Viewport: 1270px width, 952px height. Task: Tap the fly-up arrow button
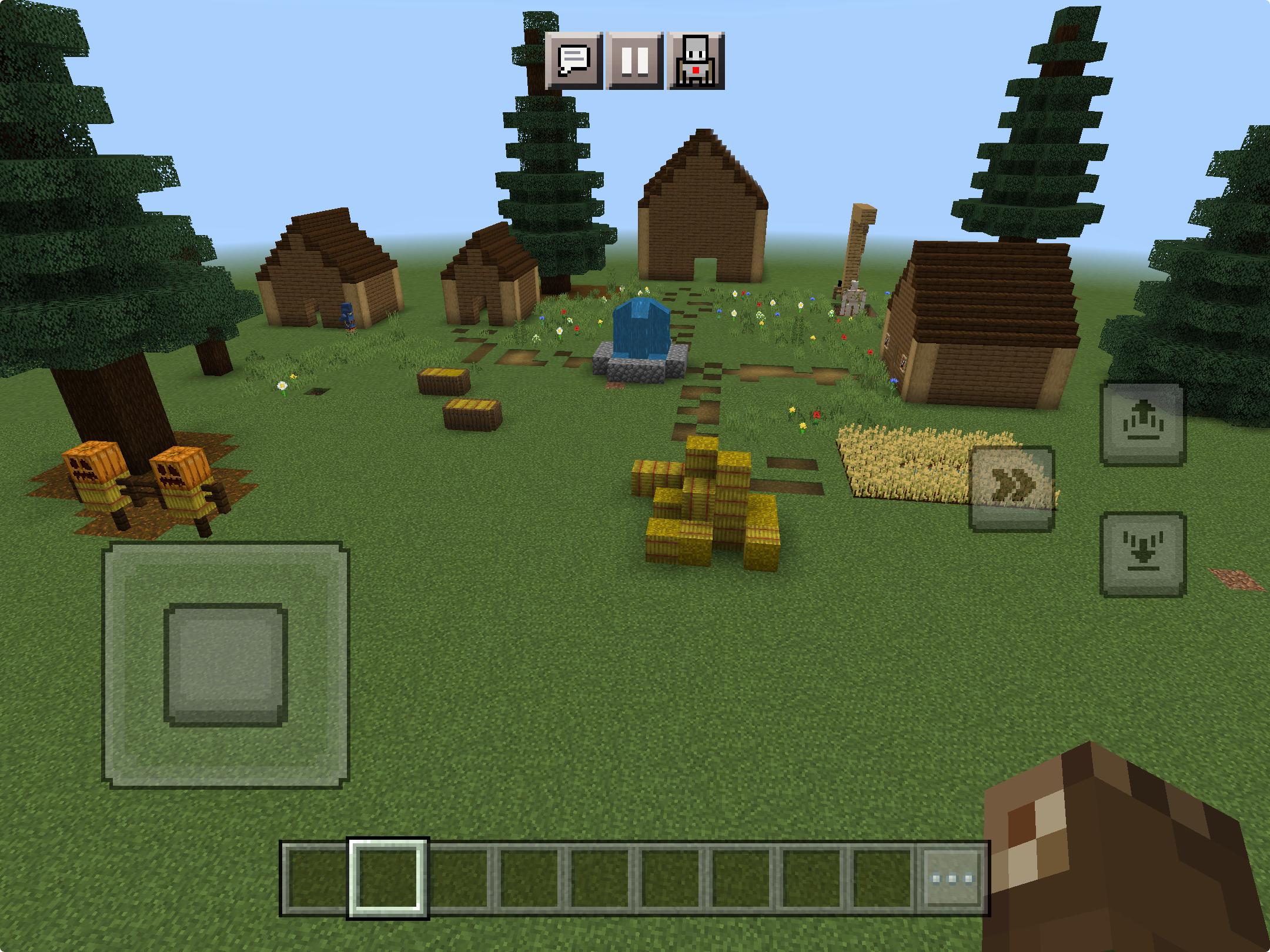pyautogui.click(x=1142, y=424)
